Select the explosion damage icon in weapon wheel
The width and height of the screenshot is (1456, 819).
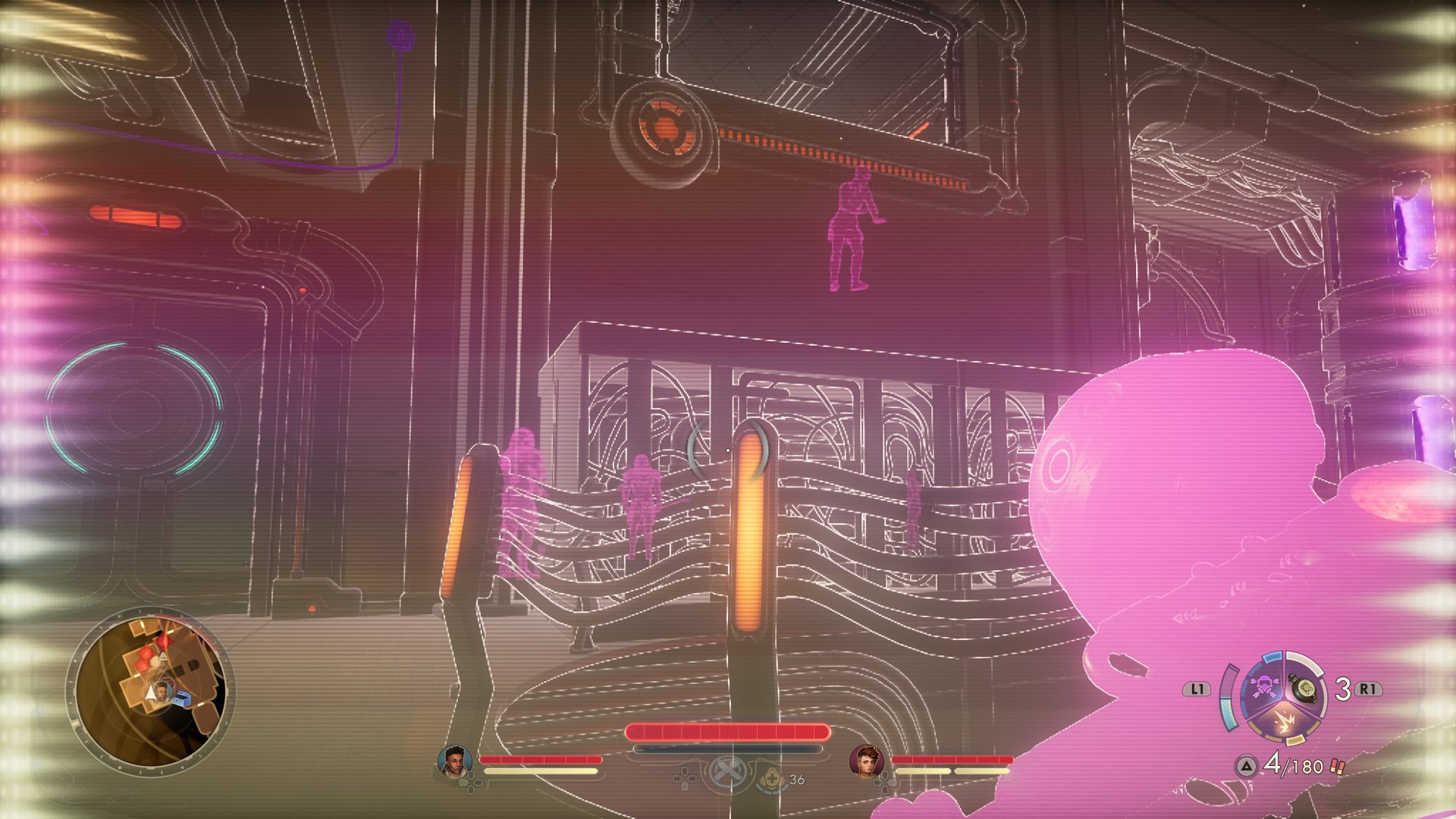pos(1284,720)
